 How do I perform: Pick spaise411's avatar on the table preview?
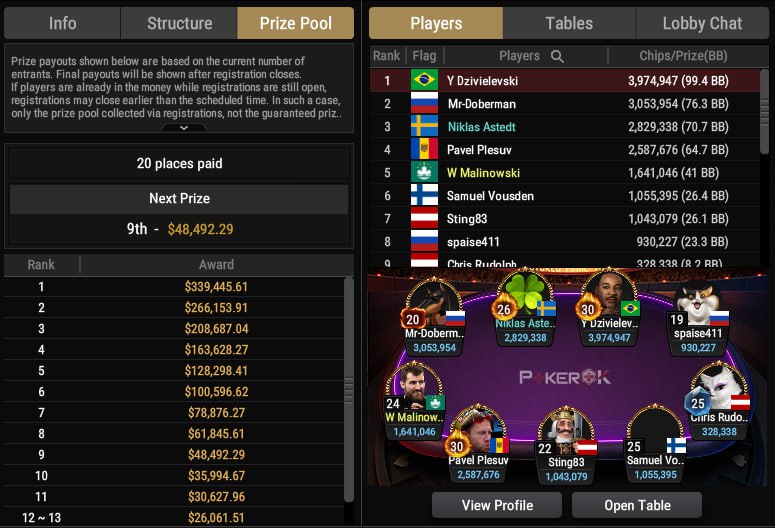(x=698, y=305)
